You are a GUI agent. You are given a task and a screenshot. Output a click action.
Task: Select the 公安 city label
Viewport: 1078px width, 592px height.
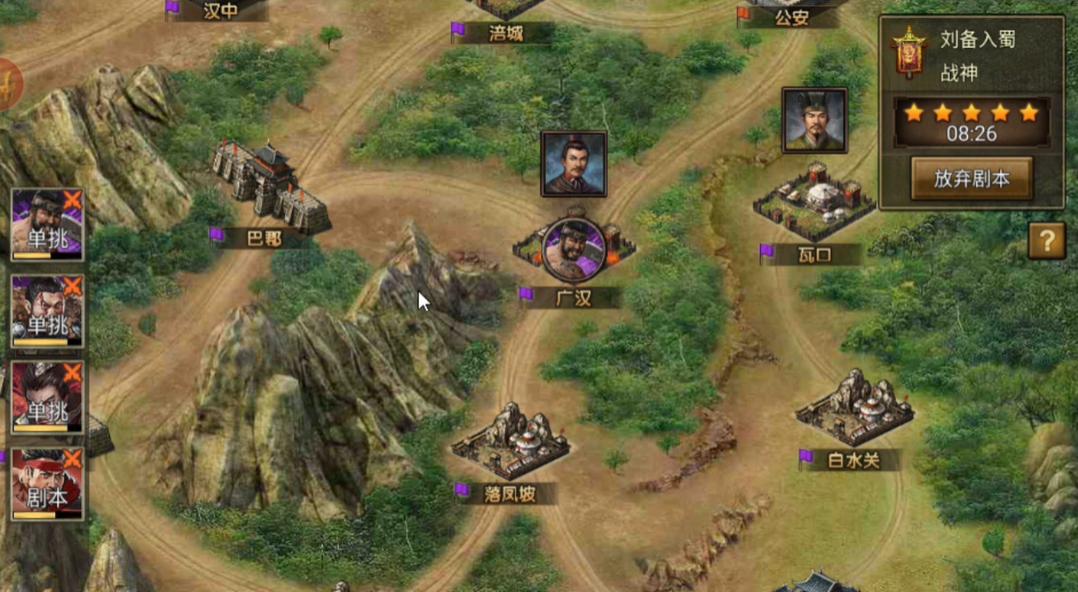pos(790,17)
